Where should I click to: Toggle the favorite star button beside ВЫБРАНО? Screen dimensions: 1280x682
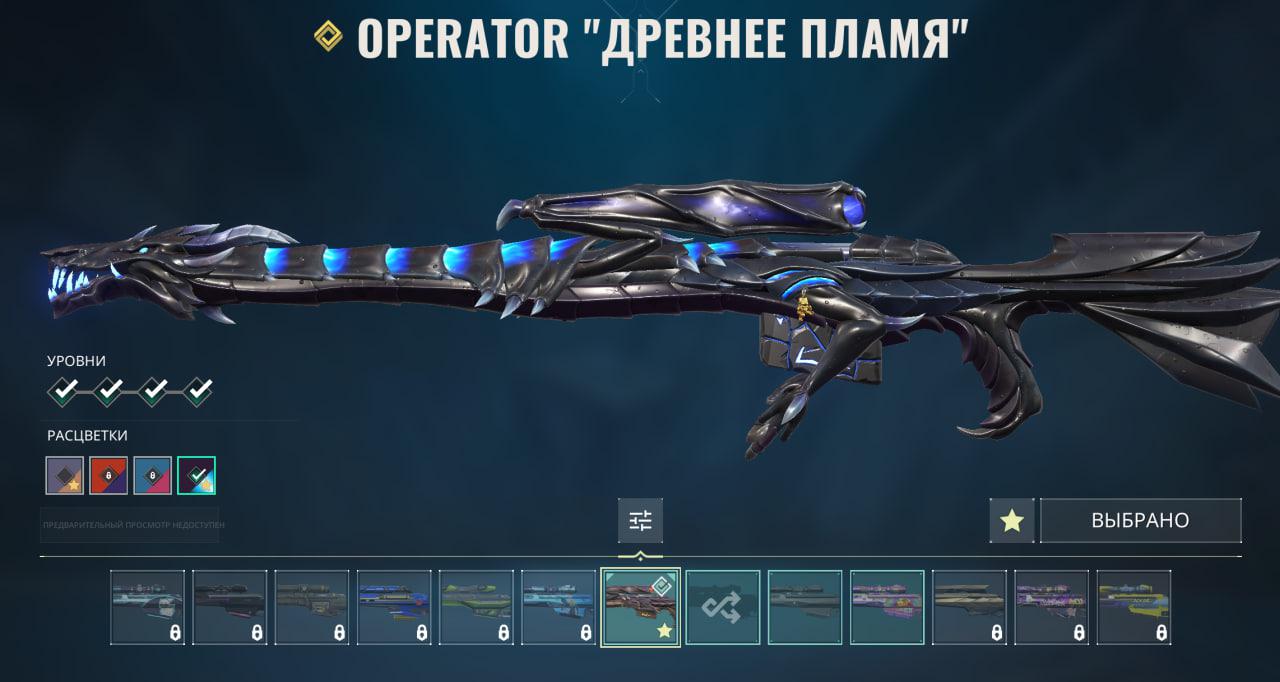(x=1012, y=521)
